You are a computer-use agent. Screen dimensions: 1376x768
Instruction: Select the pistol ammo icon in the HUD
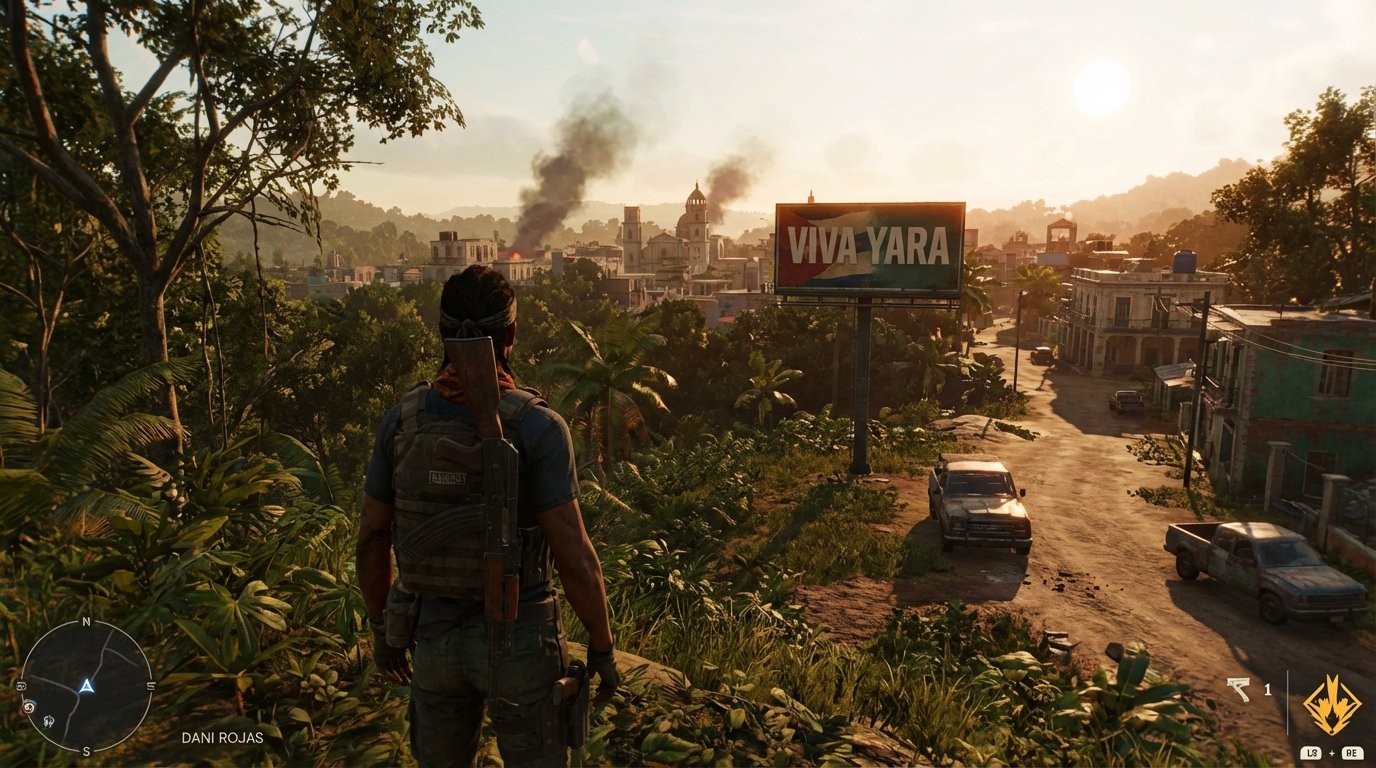click(1239, 689)
